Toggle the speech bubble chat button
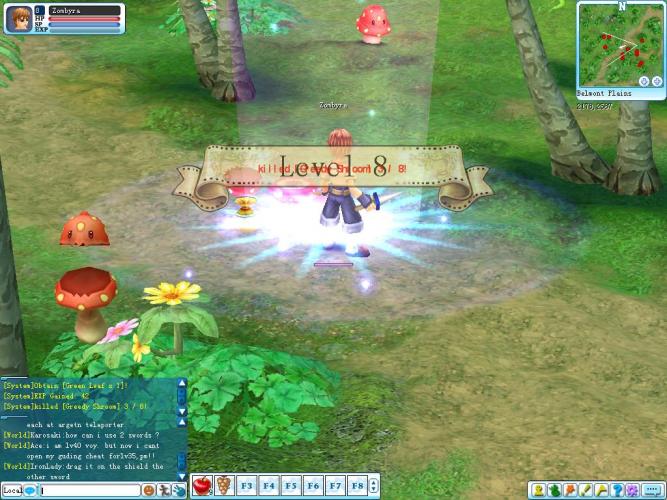Viewport: 667px width, 500px height. [x=652, y=490]
